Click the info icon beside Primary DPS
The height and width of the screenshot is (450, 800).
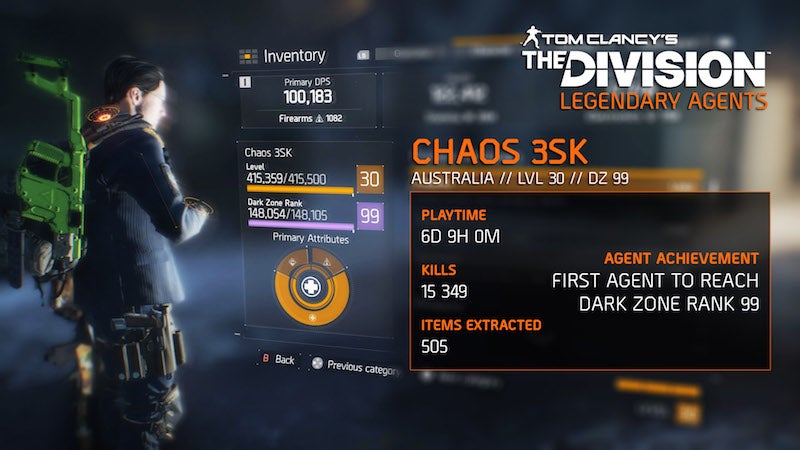tap(245, 81)
